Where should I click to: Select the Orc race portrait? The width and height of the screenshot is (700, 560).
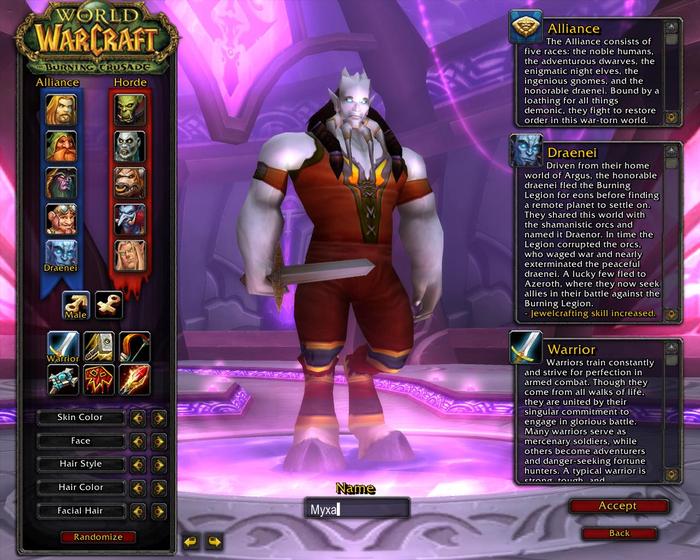129,109
